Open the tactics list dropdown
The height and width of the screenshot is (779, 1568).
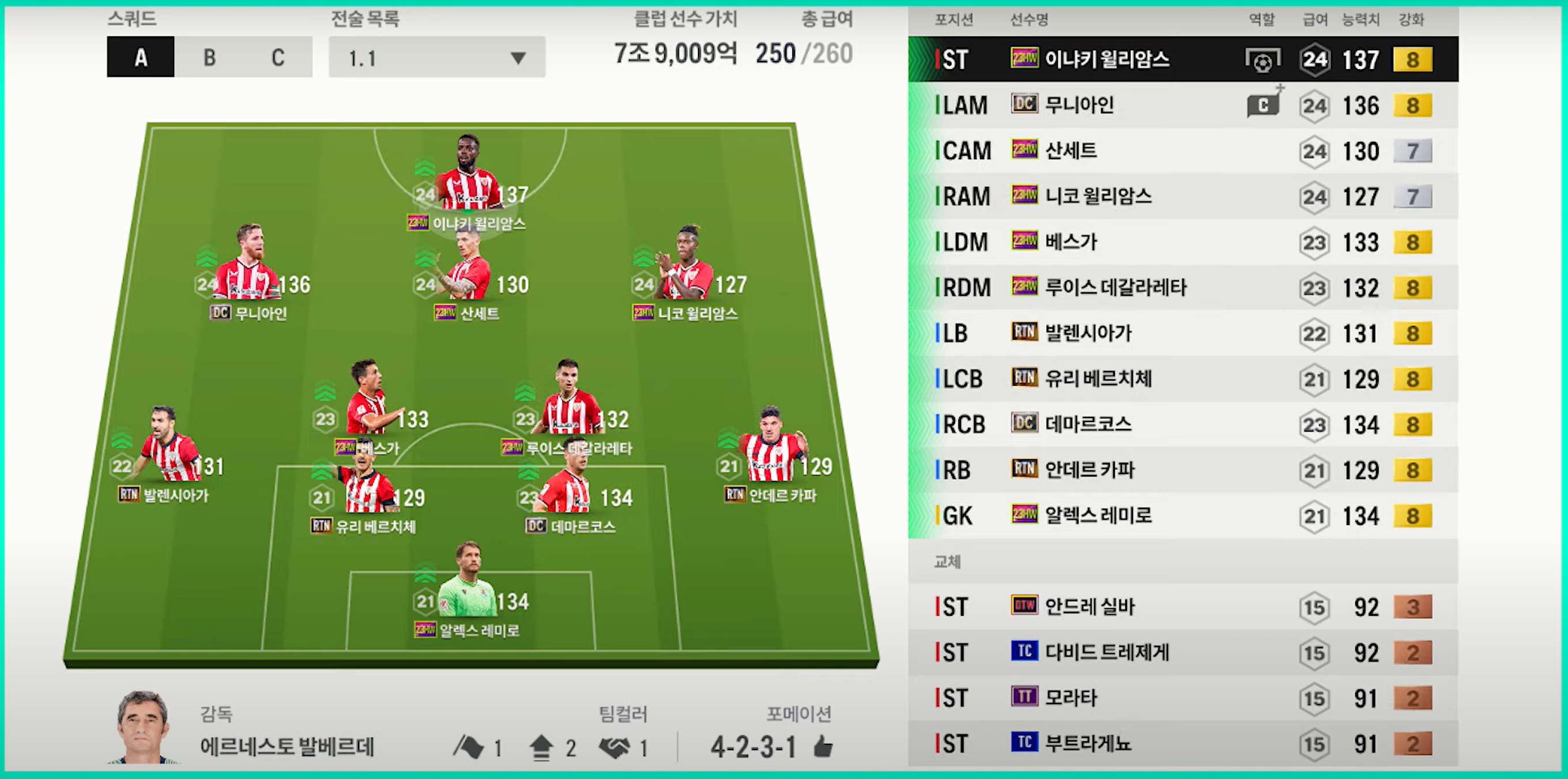pos(436,57)
